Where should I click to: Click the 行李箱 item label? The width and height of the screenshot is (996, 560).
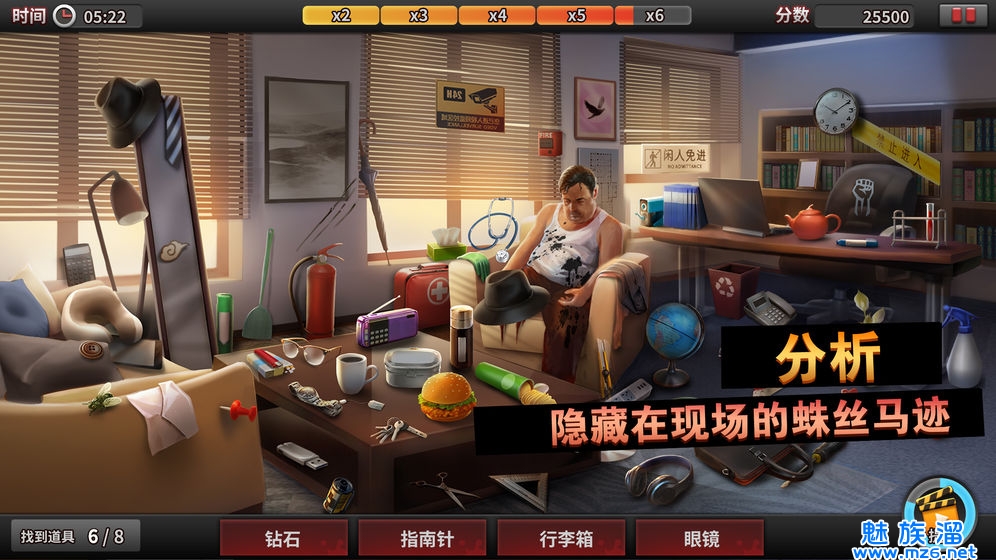pyautogui.click(x=561, y=538)
